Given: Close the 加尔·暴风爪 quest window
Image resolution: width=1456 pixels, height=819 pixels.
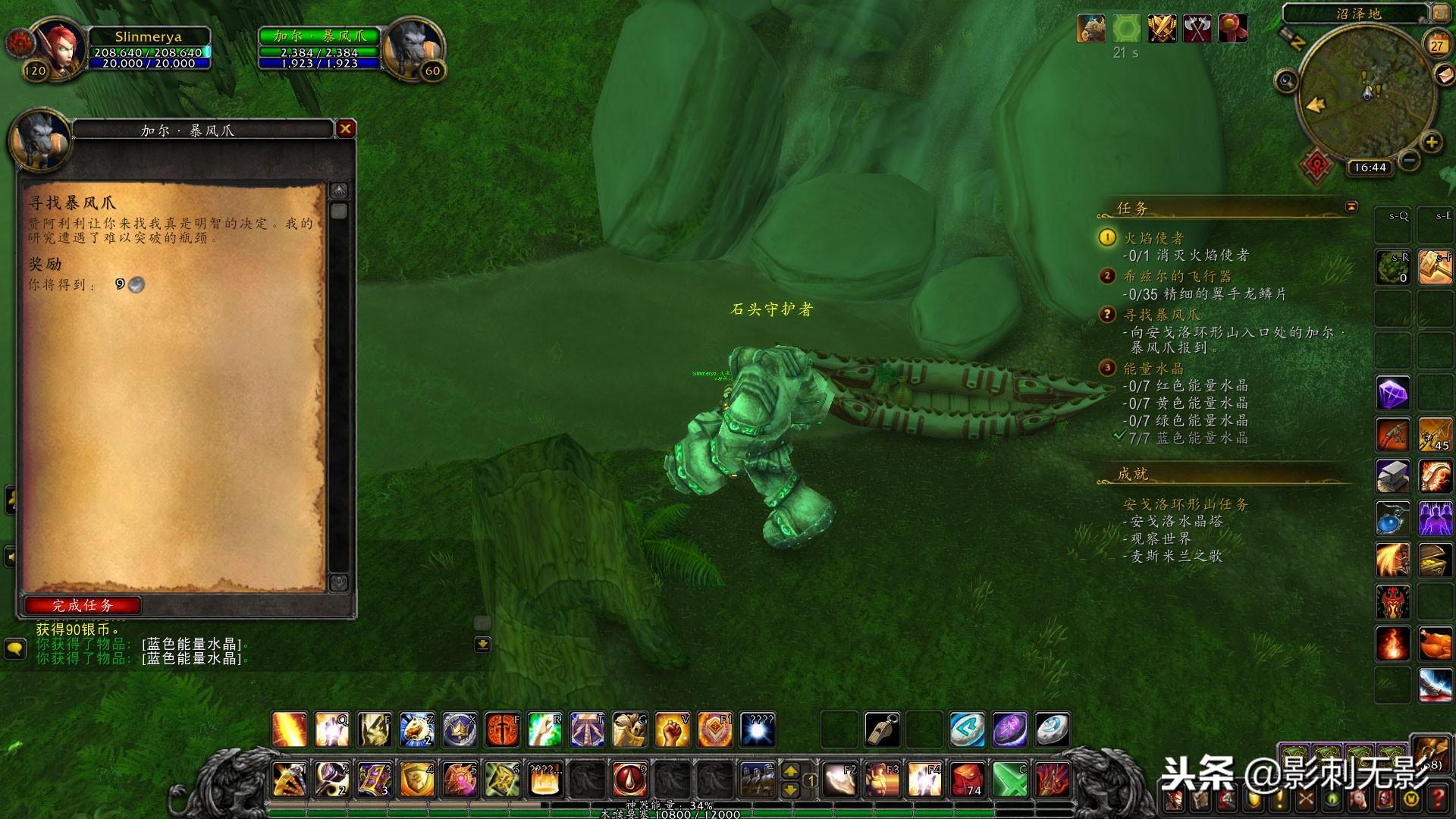Looking at the screenshot, I should pos(345,129).
